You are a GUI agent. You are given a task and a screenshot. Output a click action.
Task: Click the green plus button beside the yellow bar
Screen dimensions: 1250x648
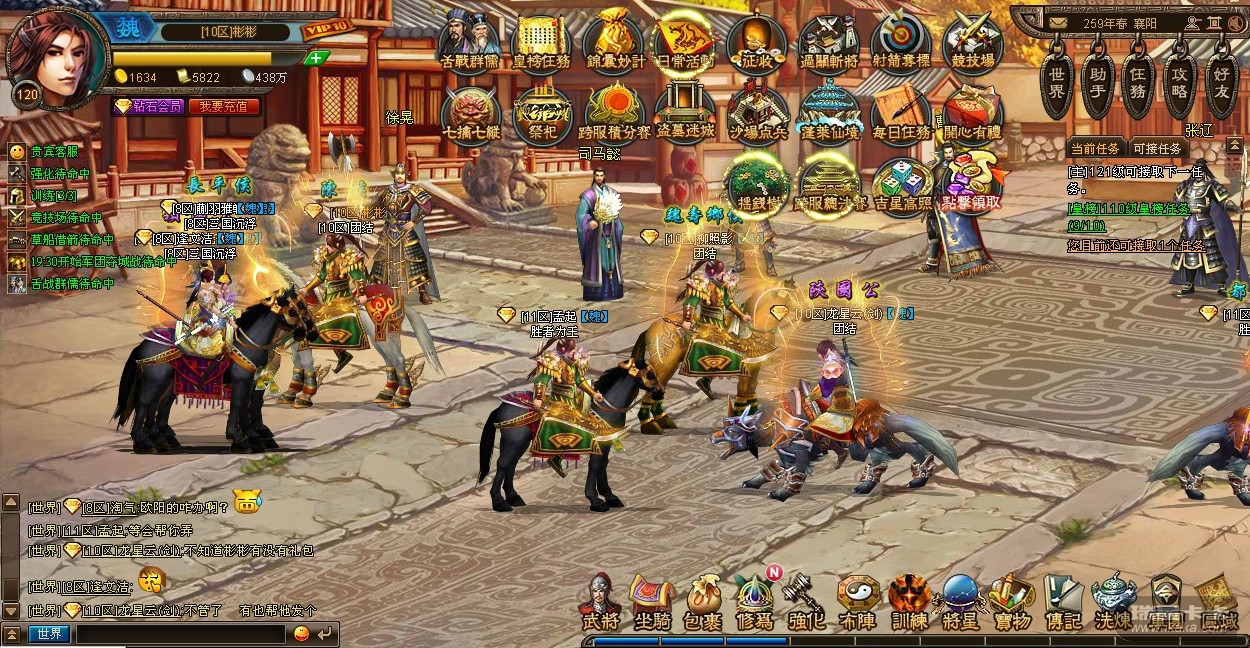[x=316, y=58]
